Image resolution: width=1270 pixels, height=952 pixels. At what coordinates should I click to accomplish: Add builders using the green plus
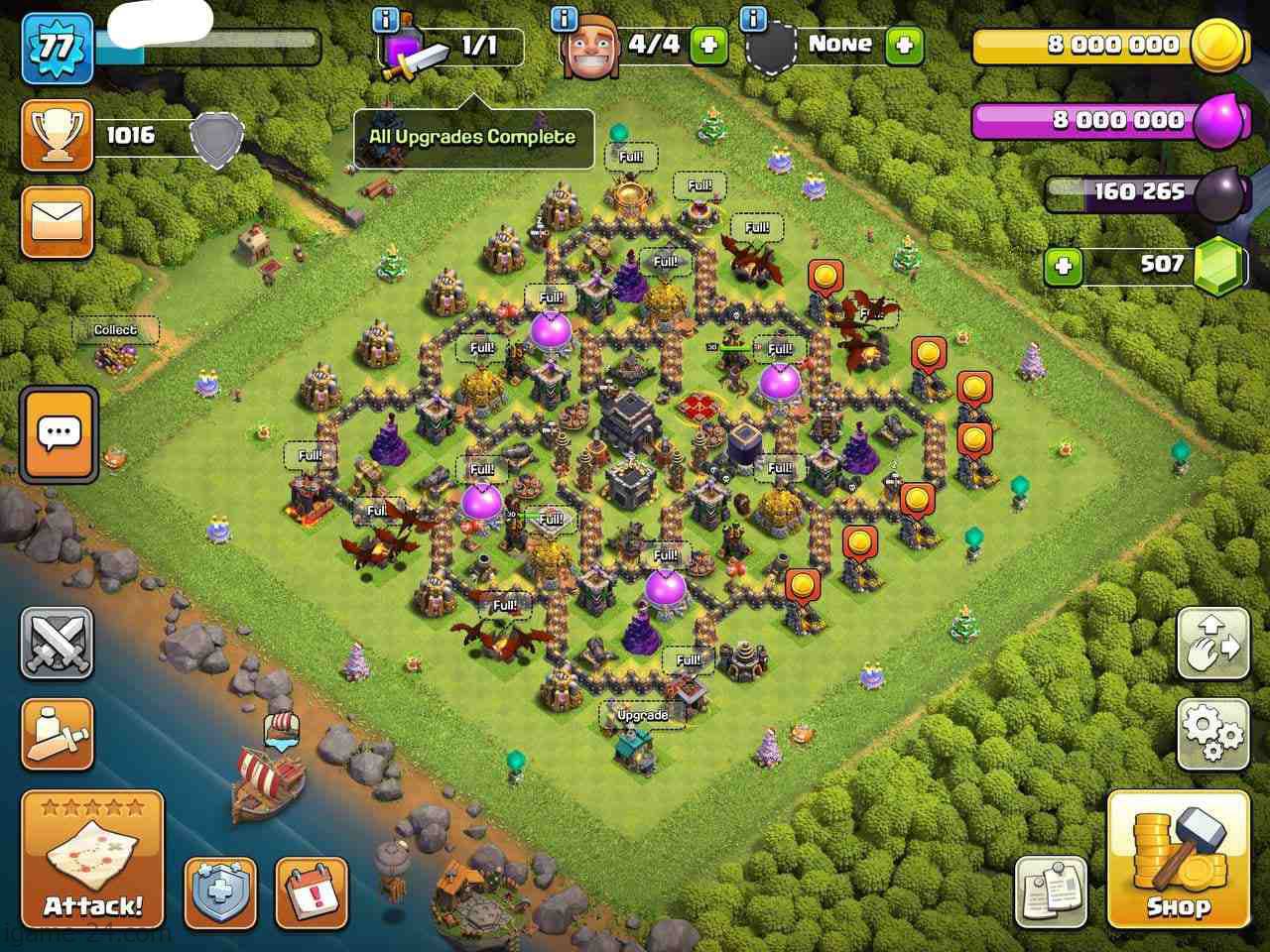click(x=707, y=46)
